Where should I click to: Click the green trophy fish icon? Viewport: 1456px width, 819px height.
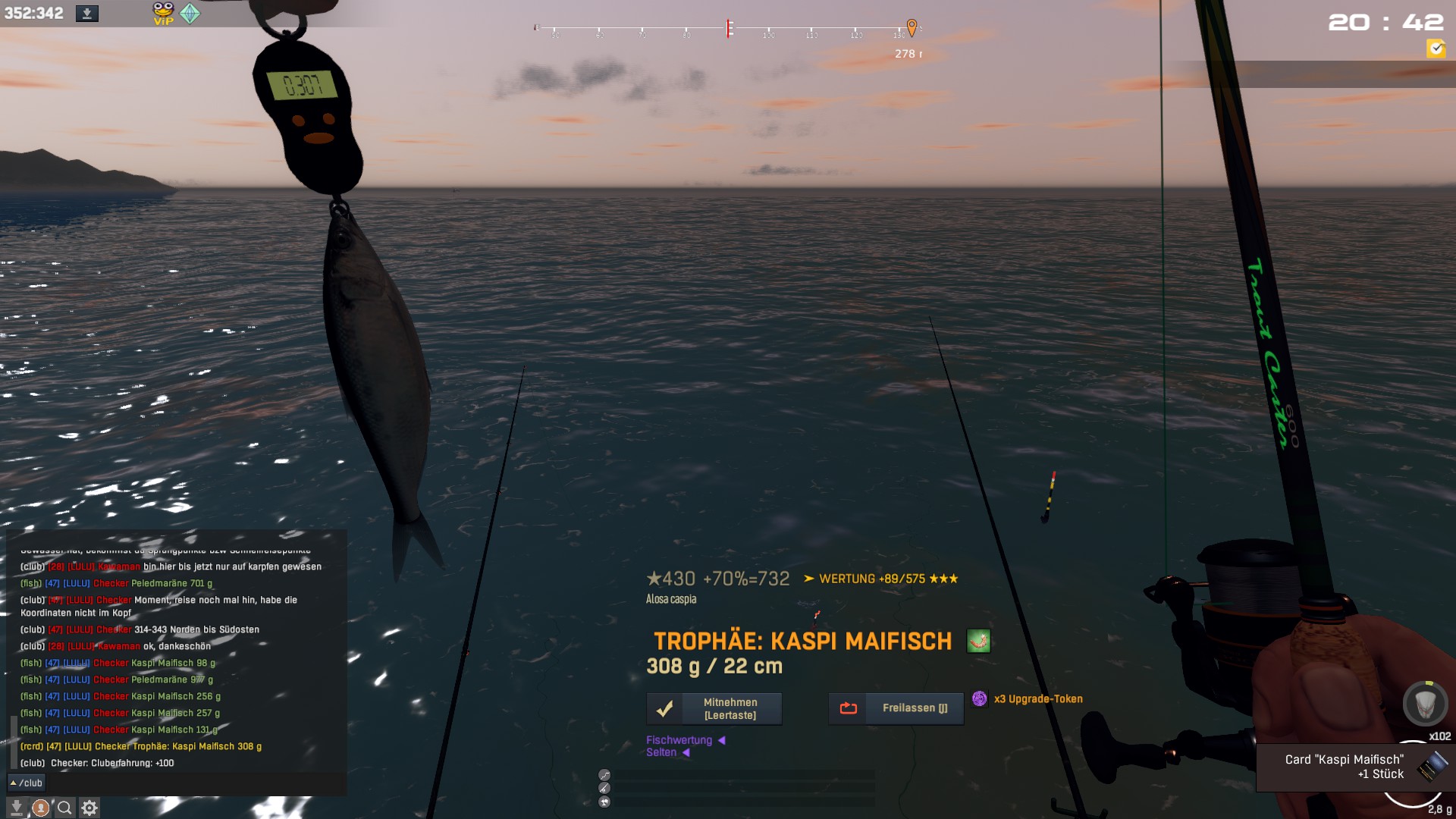(x=978, y=642)
